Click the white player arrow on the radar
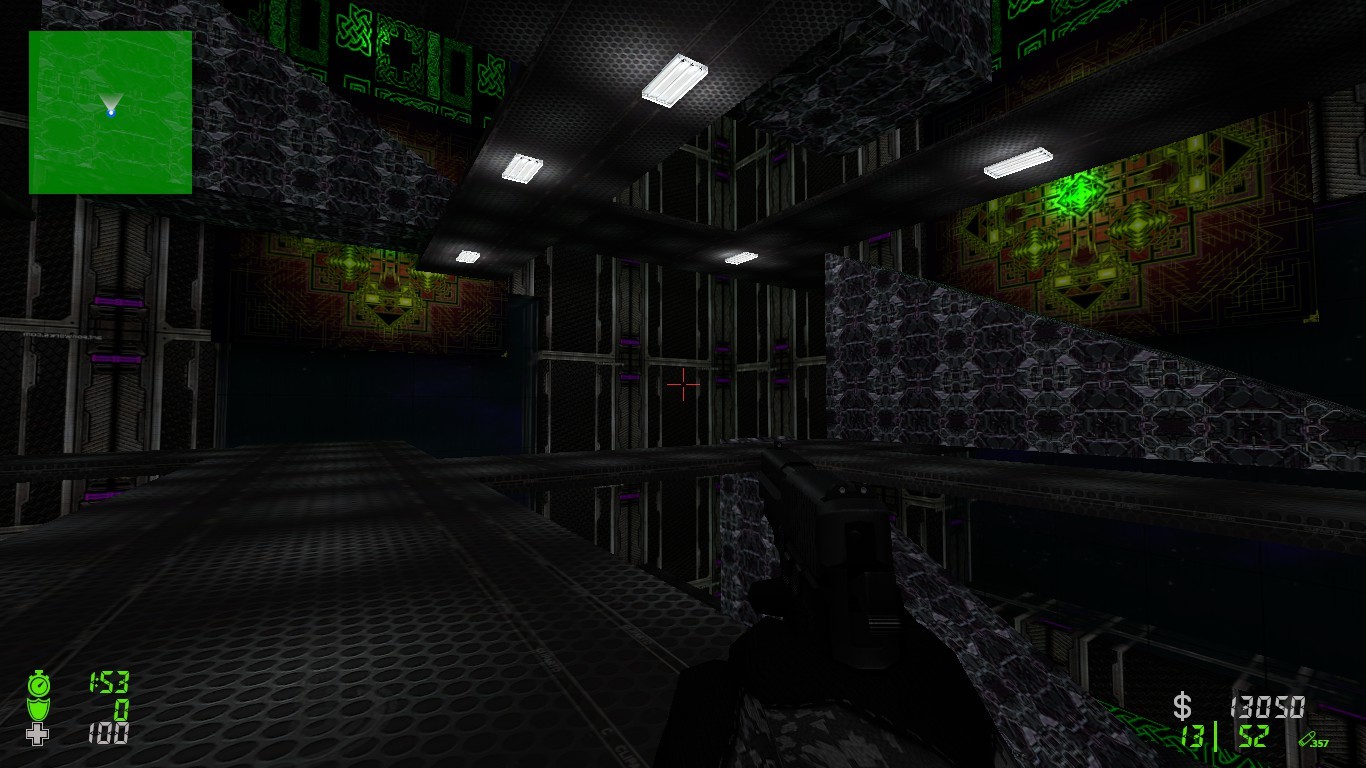The width and height of the screenshot is (1366, 768). pyautogui.click(x=109, y=101)
